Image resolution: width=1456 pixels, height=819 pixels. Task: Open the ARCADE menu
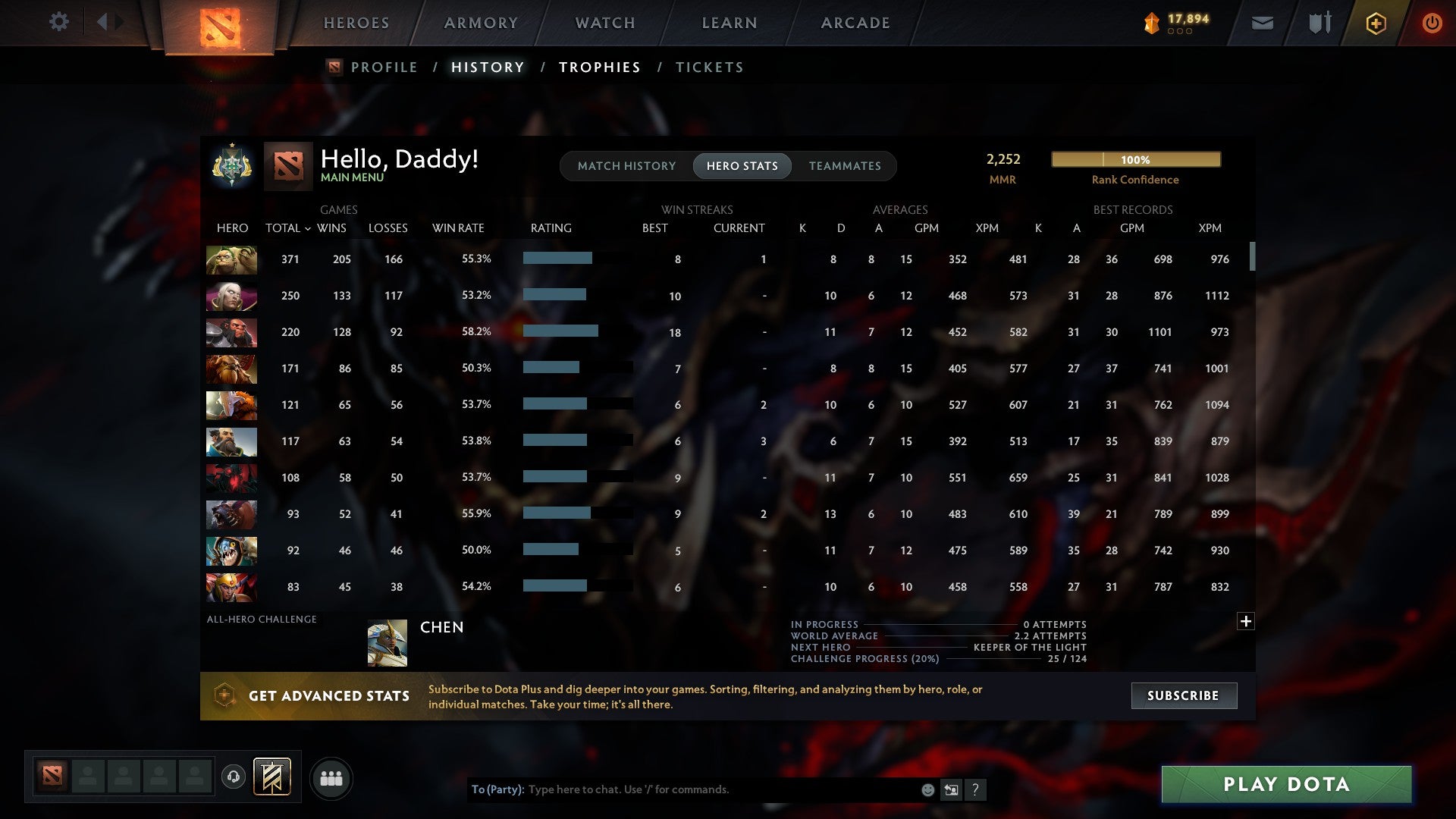pos(855,23)
